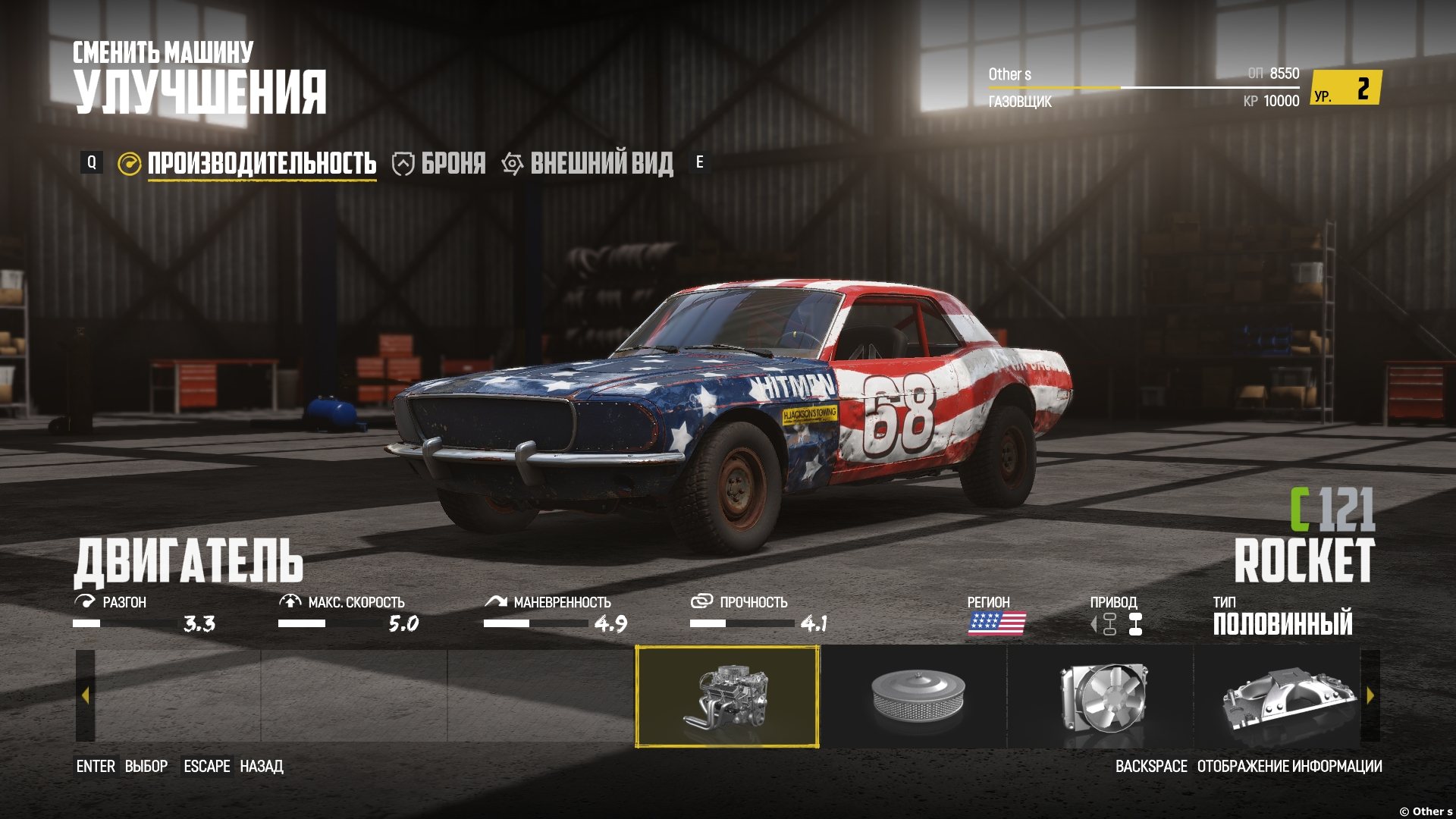Screen dimensions: 1456x819
Task: Open the Сменить машину option
Action: (x=163, y=52)
